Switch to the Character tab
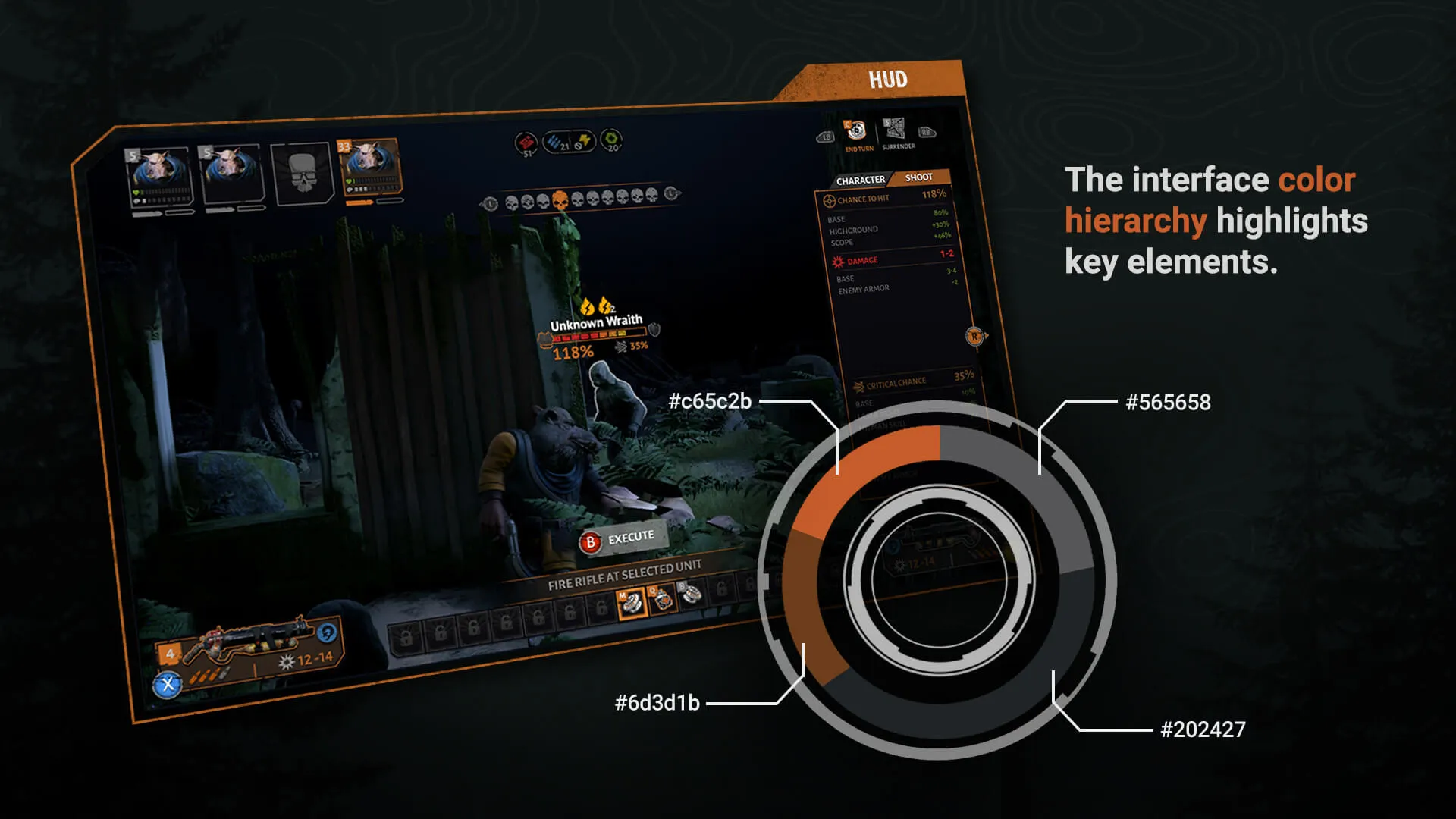1456x819 pixels. 861,180
